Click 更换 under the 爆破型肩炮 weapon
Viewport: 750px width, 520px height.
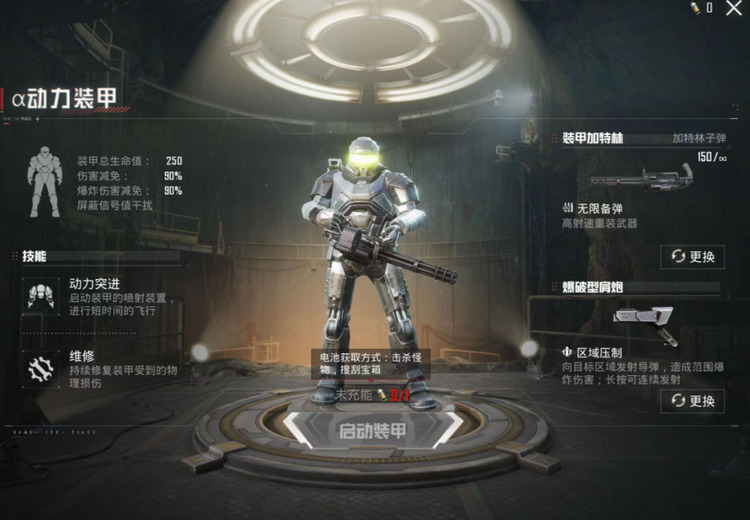click(693, 401)
